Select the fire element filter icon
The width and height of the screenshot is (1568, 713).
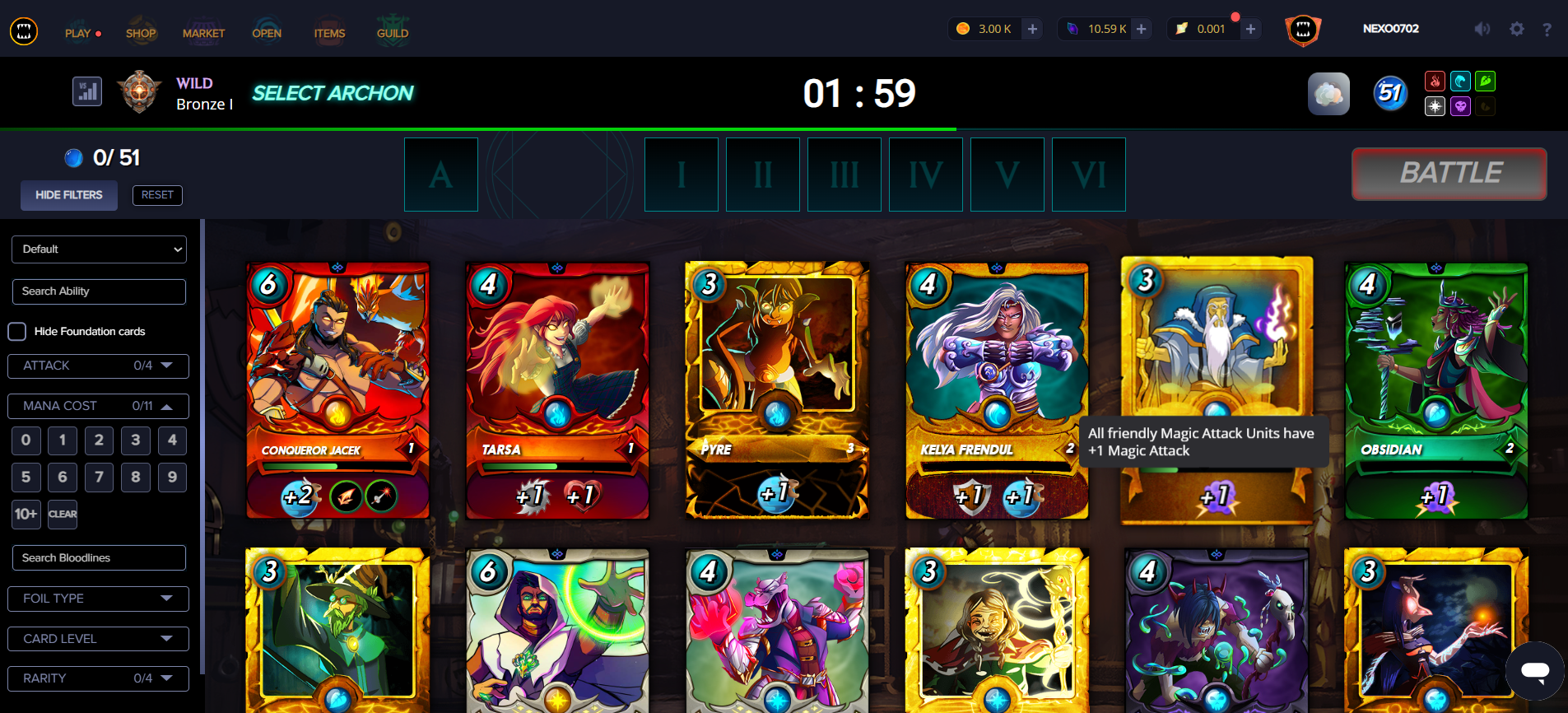point(1435,81)
